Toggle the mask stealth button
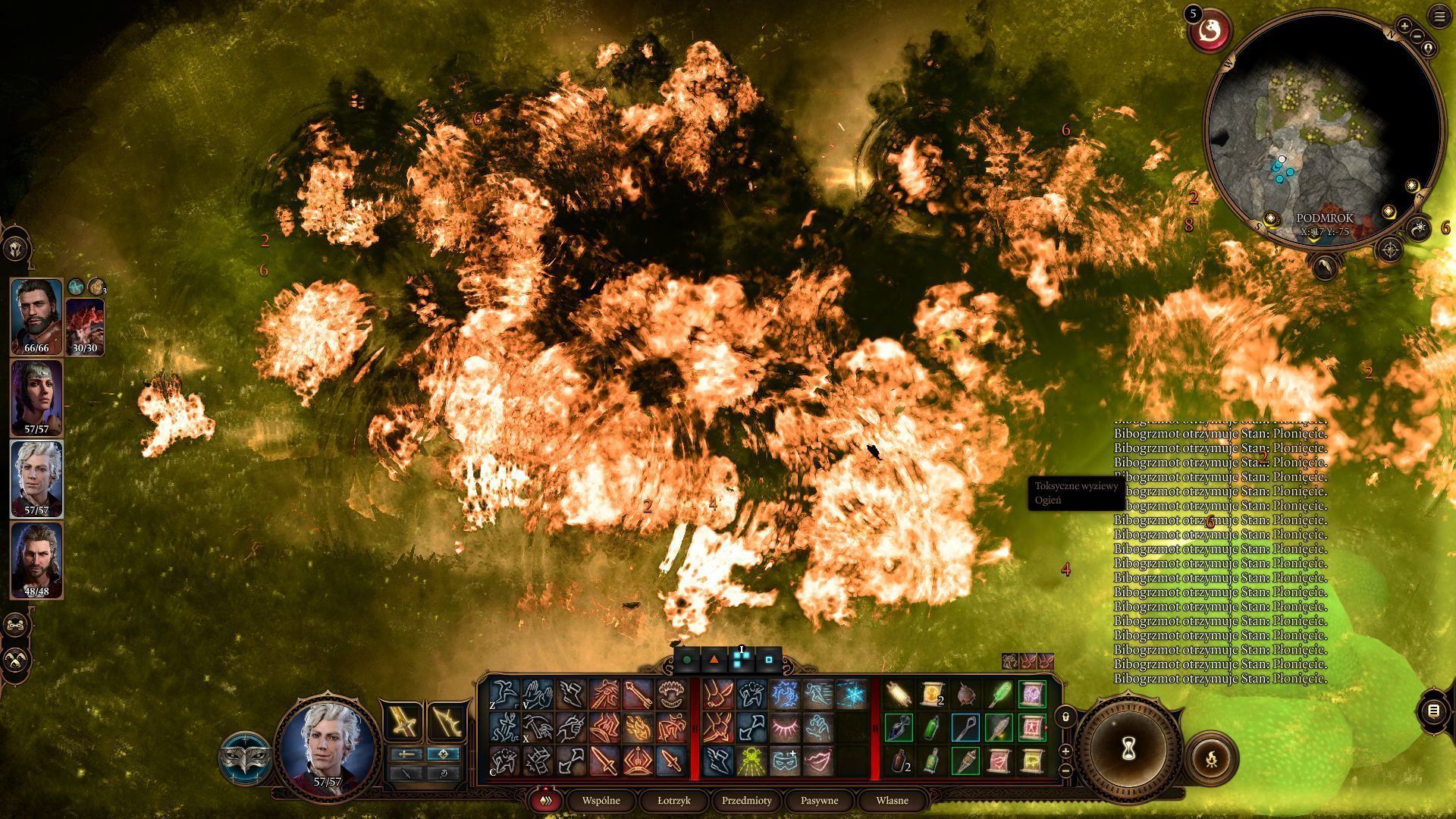This screenshot has height=819, width=1456. (246, 758)
